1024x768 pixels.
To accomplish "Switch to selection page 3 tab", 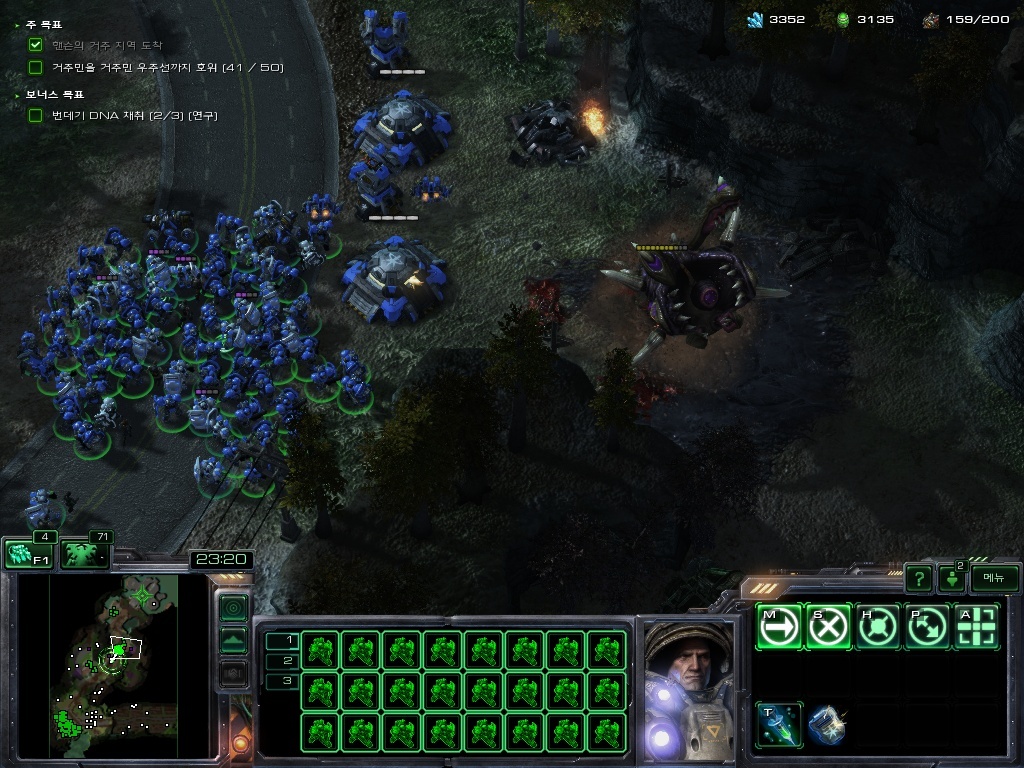I will click(283, 681).
